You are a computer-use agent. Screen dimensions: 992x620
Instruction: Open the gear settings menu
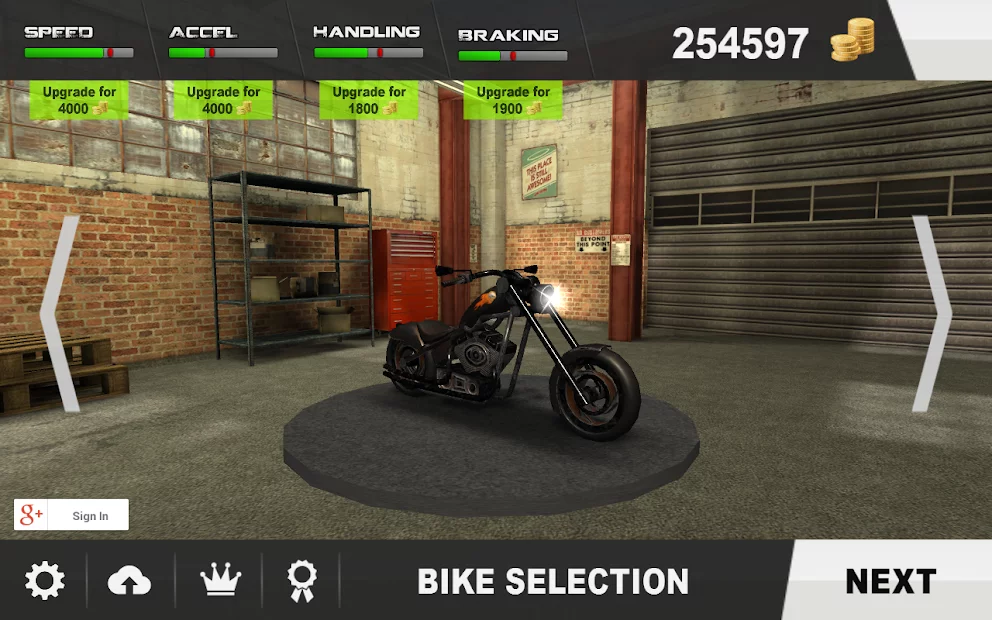point(45,580)
